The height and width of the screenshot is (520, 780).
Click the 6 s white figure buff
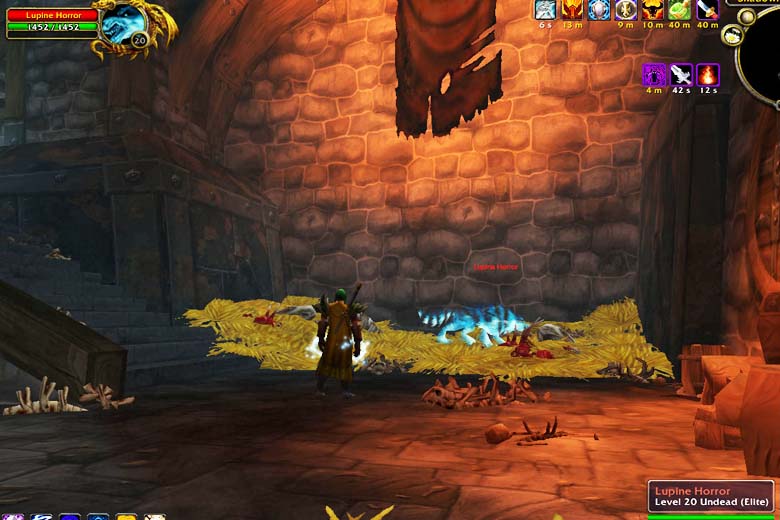[x=545, y=10]
